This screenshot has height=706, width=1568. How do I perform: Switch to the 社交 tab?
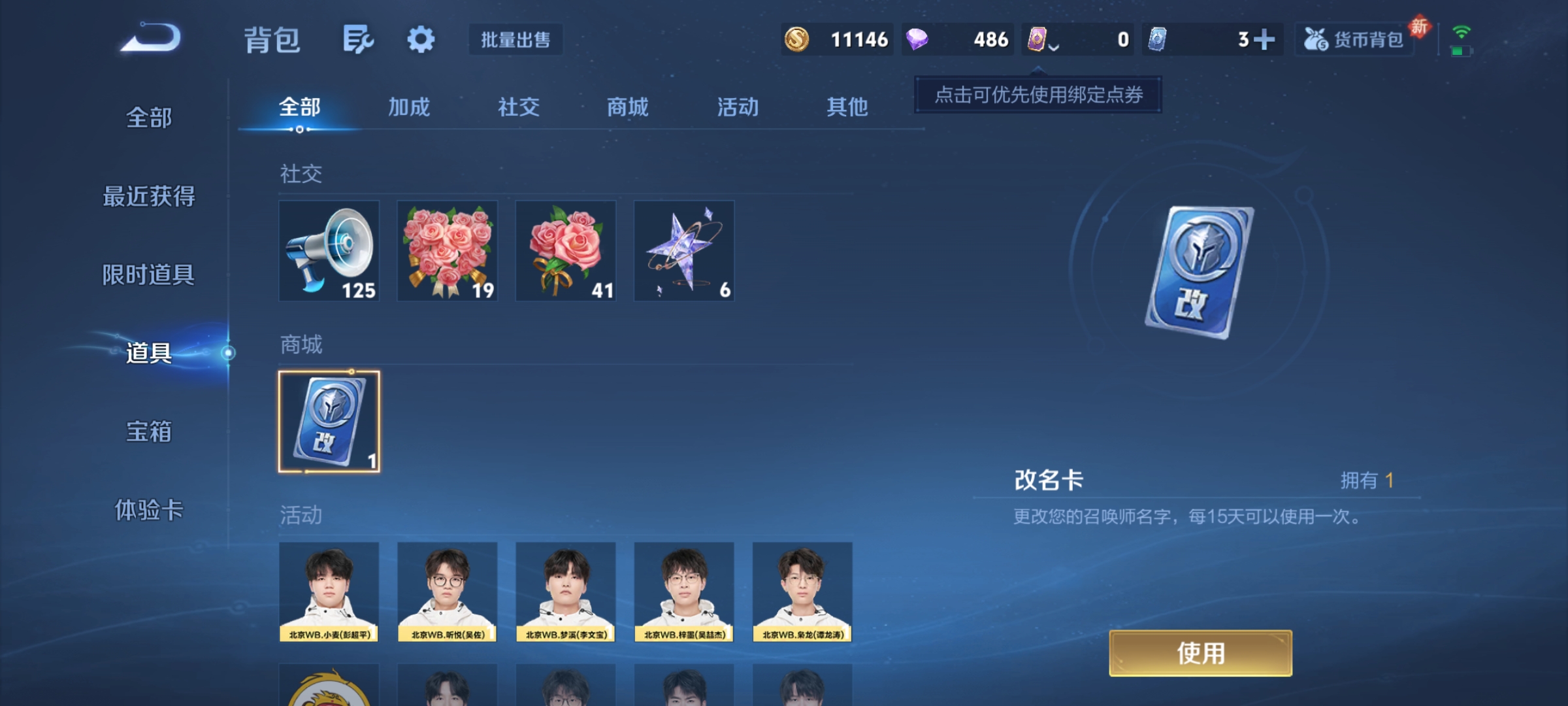(518, 108)
